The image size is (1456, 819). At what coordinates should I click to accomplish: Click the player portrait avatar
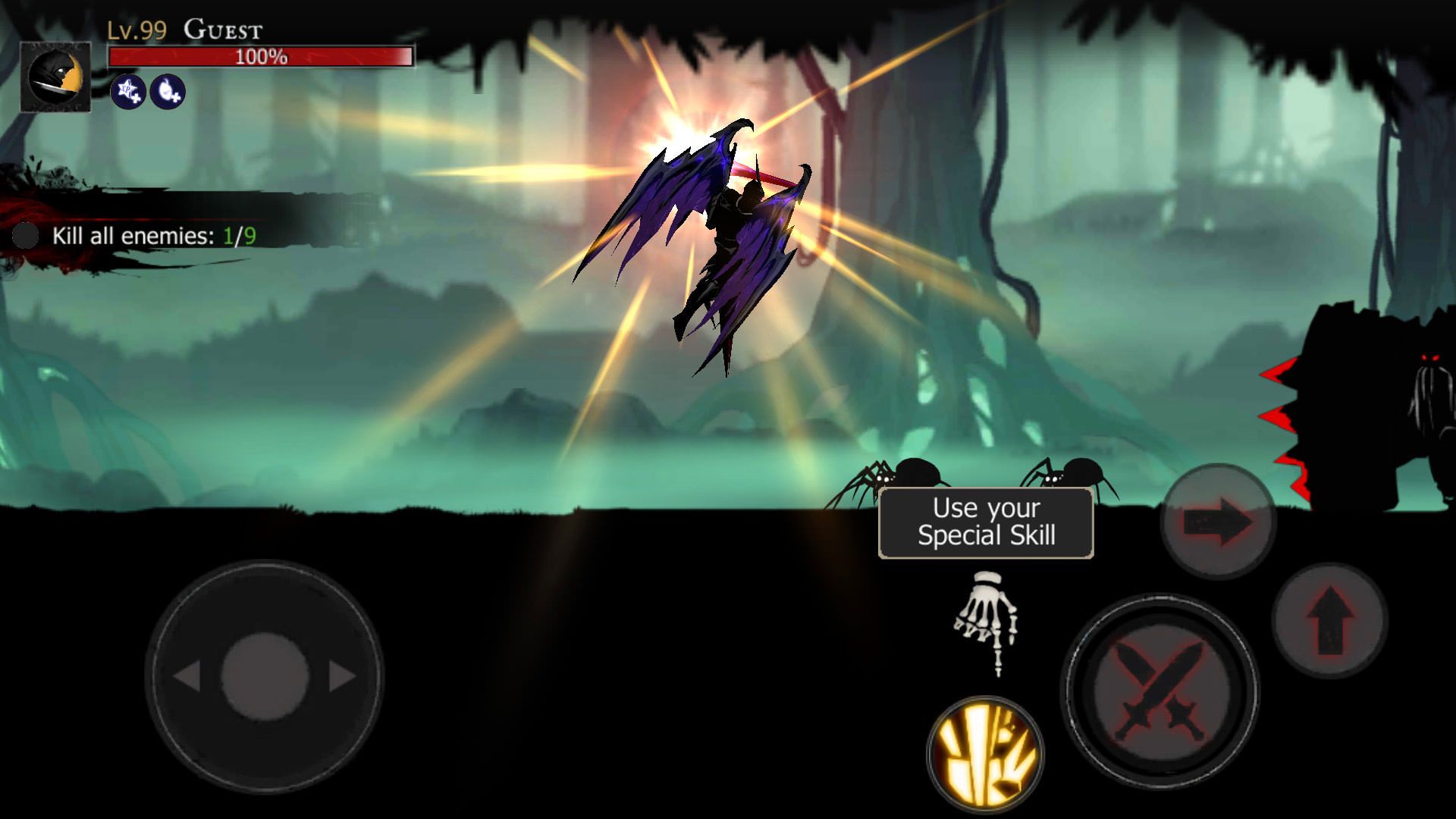(x=55, y=77)
